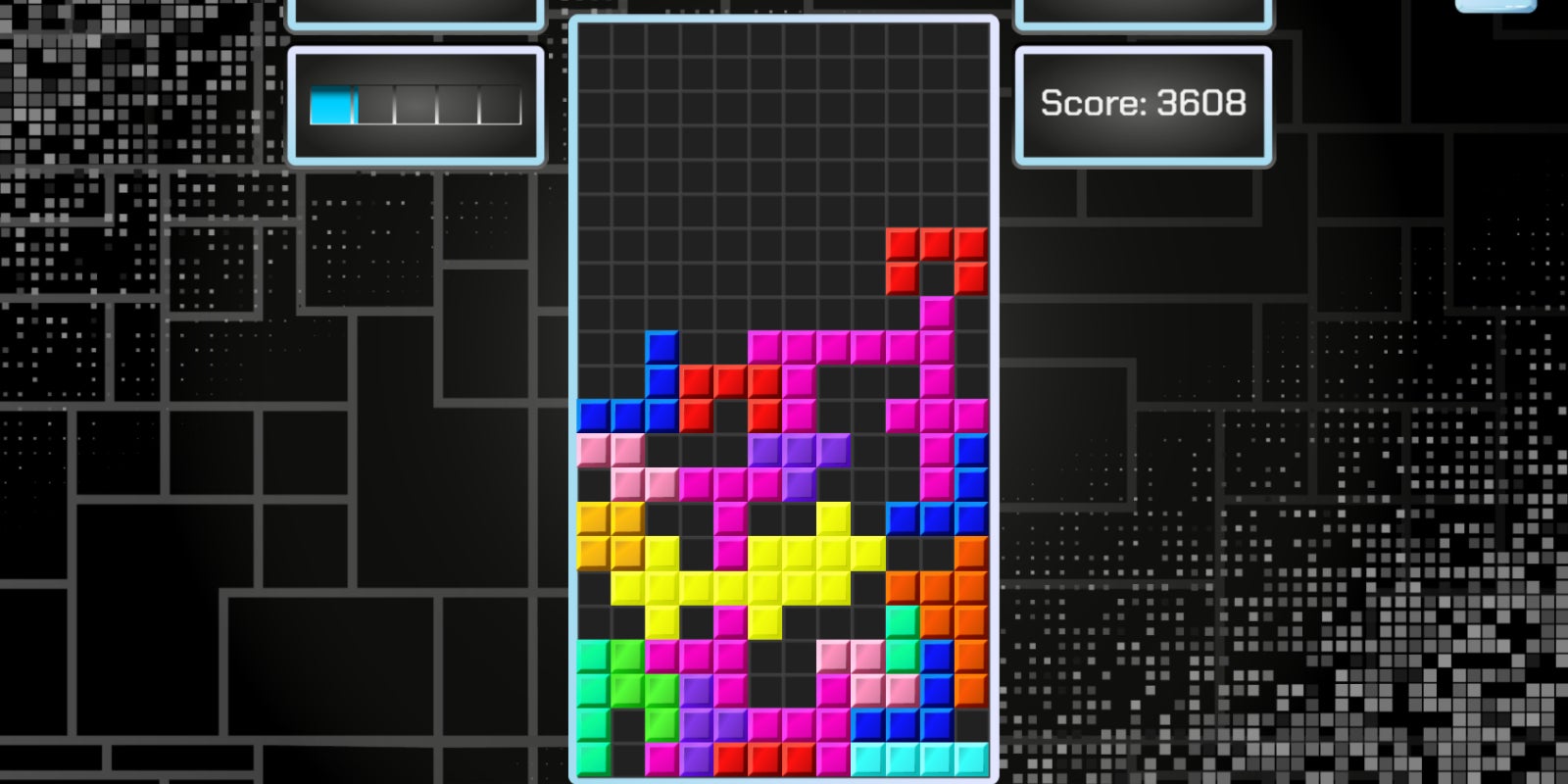Click the filled cyan portion of the progress bar
Image resolution: width=1568 pixels, height=784 pixels.
(x=331, y=103)
